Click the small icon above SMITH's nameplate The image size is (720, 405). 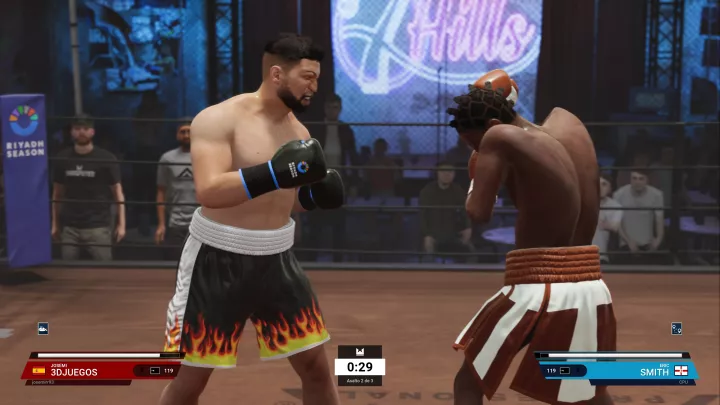pyautogui.click(x=676, y=328)
